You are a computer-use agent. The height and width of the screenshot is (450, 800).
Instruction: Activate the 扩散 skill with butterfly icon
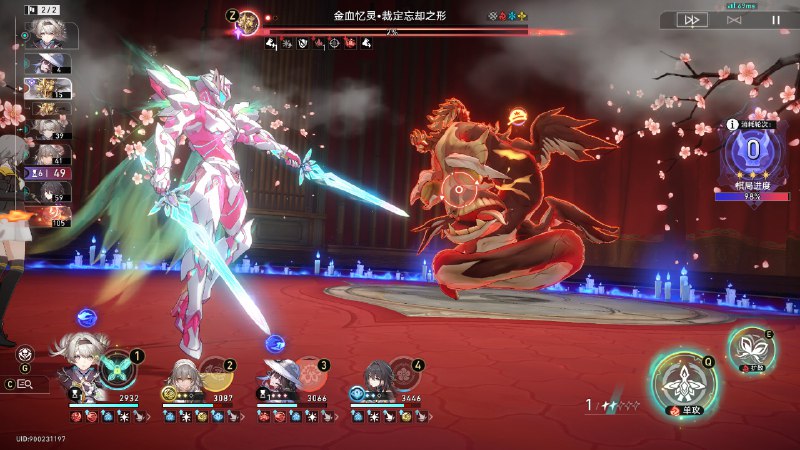(x=748, y=349)
